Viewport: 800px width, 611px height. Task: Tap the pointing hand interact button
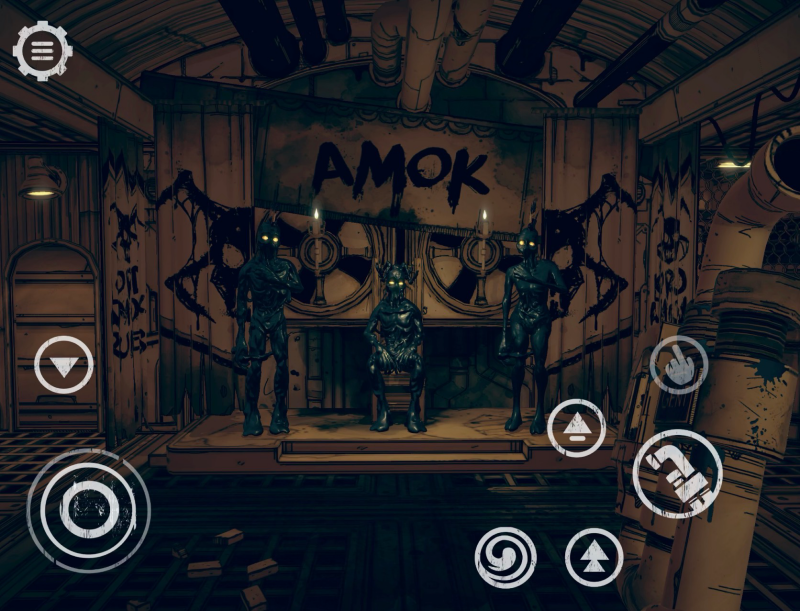[x=679, y=364]
